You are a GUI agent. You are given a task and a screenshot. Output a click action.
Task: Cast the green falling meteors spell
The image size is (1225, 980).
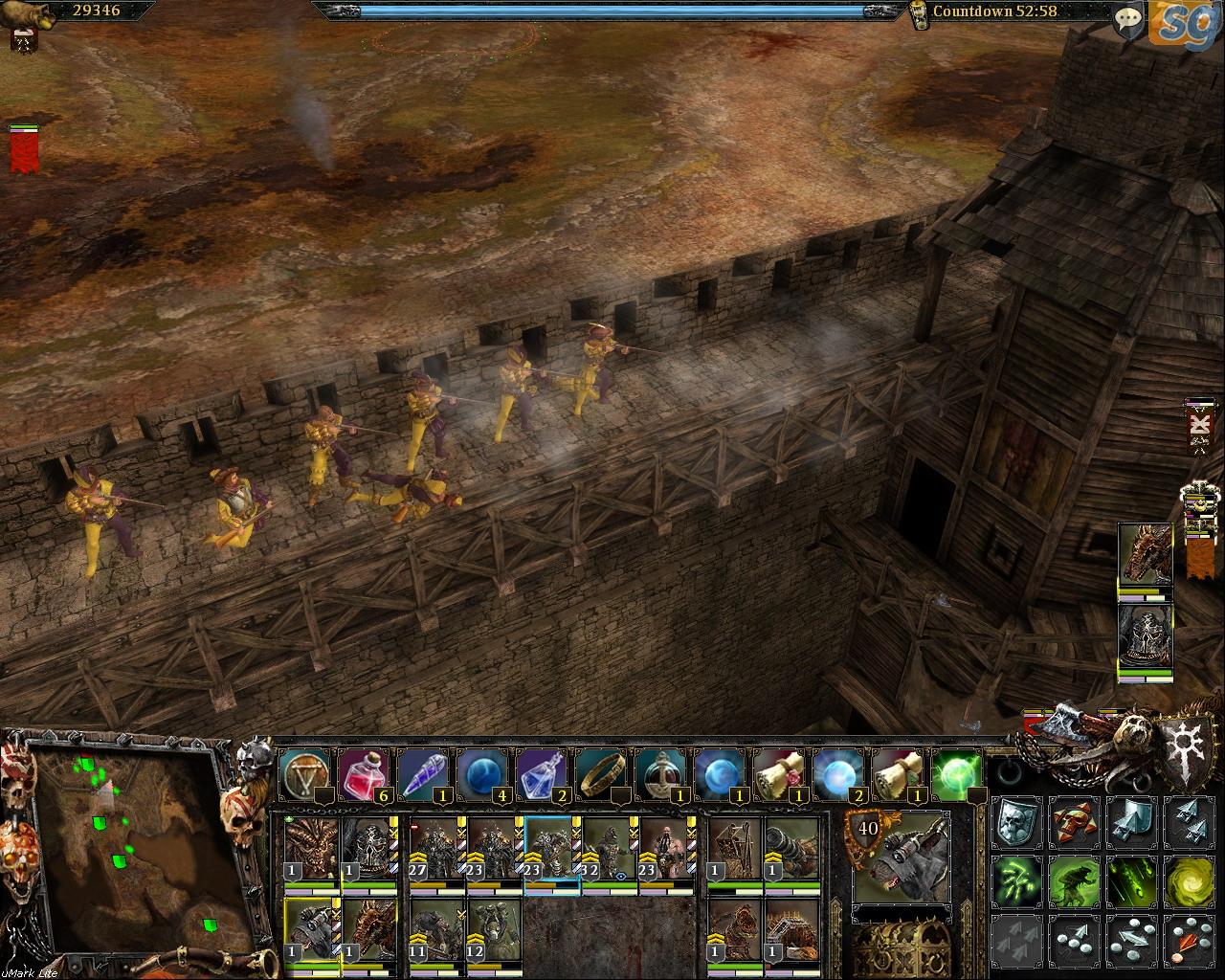(x=1131, y=880)
